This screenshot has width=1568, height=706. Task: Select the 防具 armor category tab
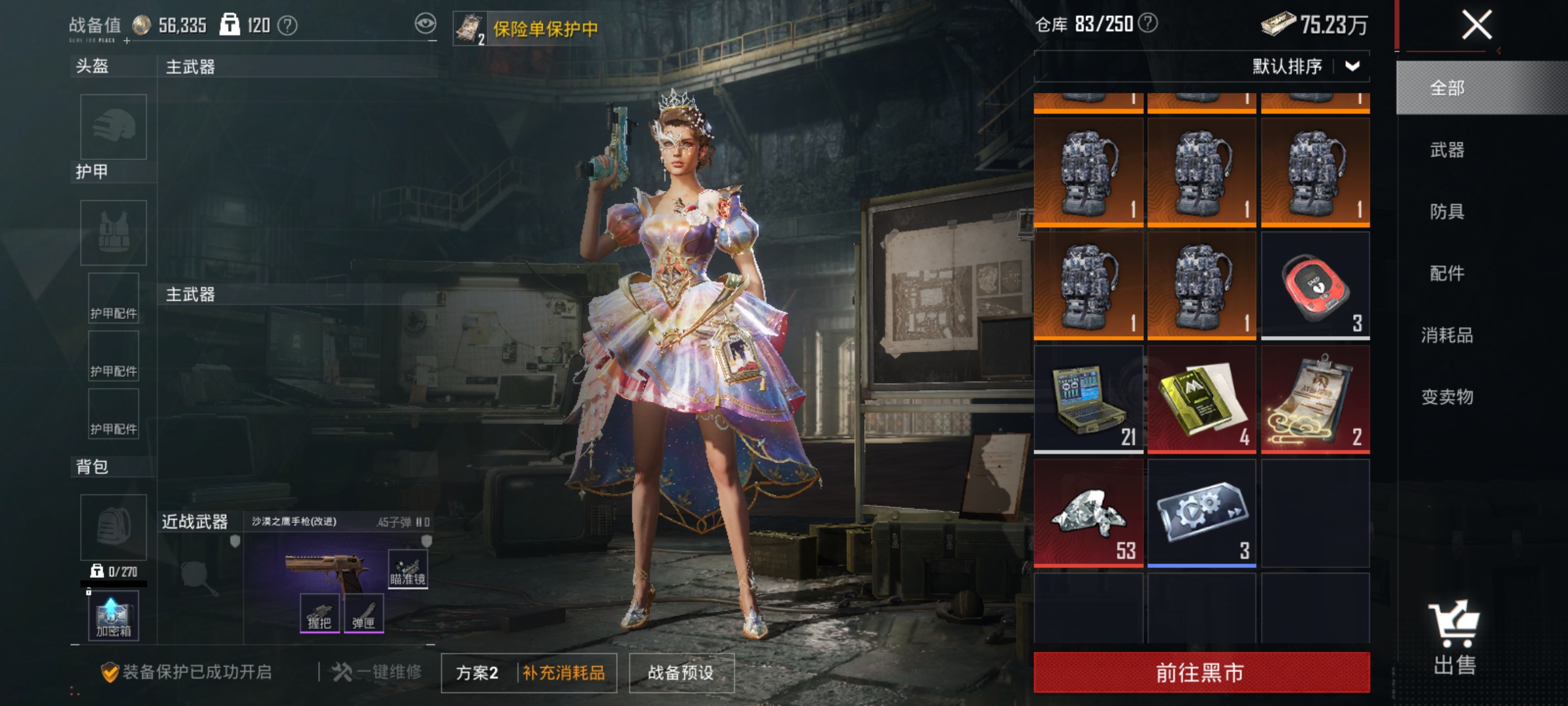pyautogui.click(x=1447, y=212)
